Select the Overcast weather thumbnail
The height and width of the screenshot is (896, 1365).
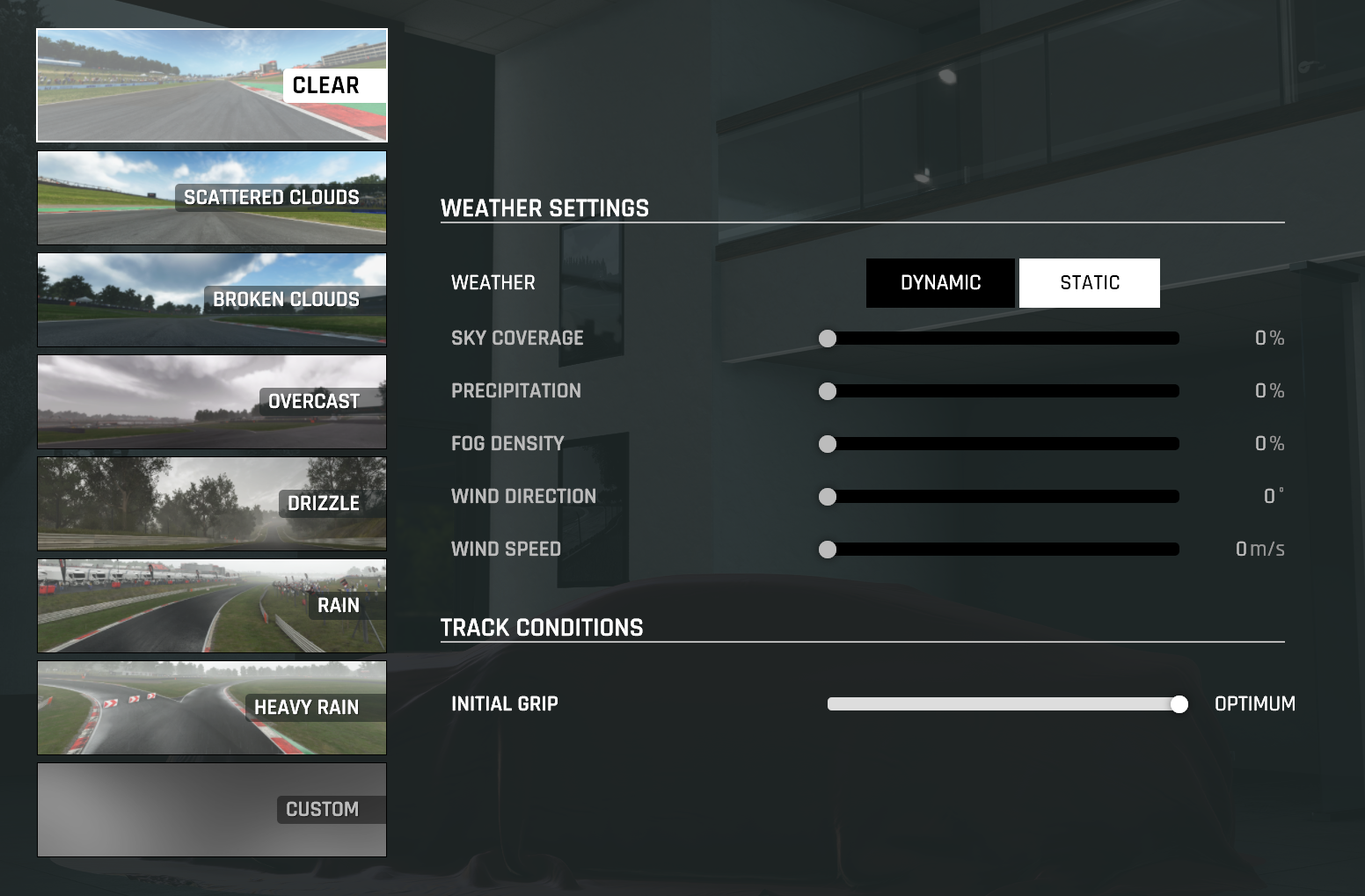tap(211, 402)
